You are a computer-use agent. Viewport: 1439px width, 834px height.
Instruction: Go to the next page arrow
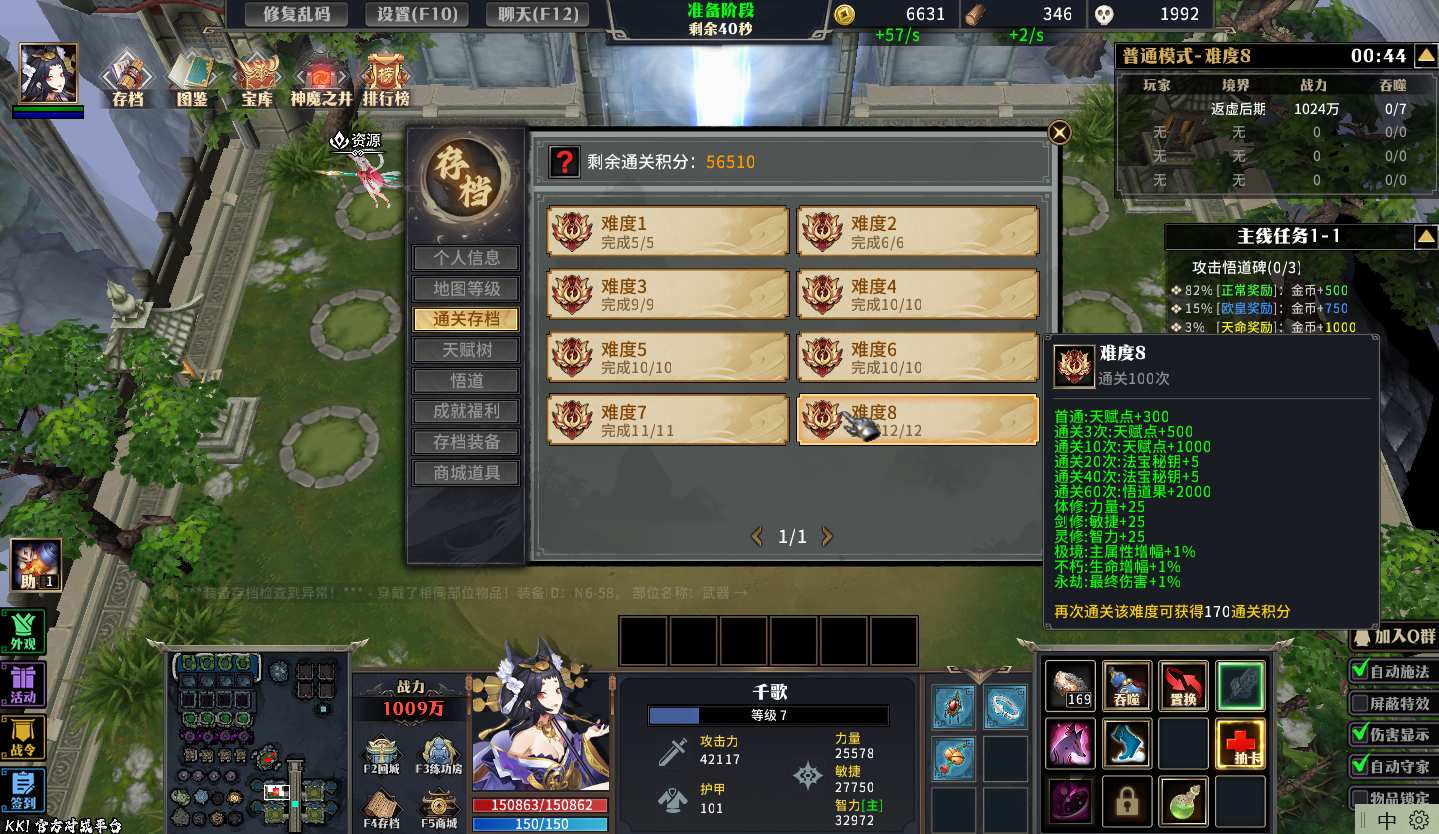click(827, 537)
